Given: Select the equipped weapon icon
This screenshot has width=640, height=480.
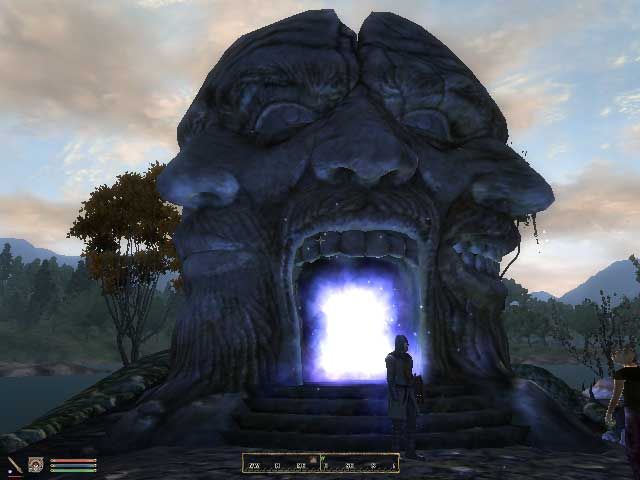Looking at the screenshot, I should pyautogui.click(x=15, y=465).
